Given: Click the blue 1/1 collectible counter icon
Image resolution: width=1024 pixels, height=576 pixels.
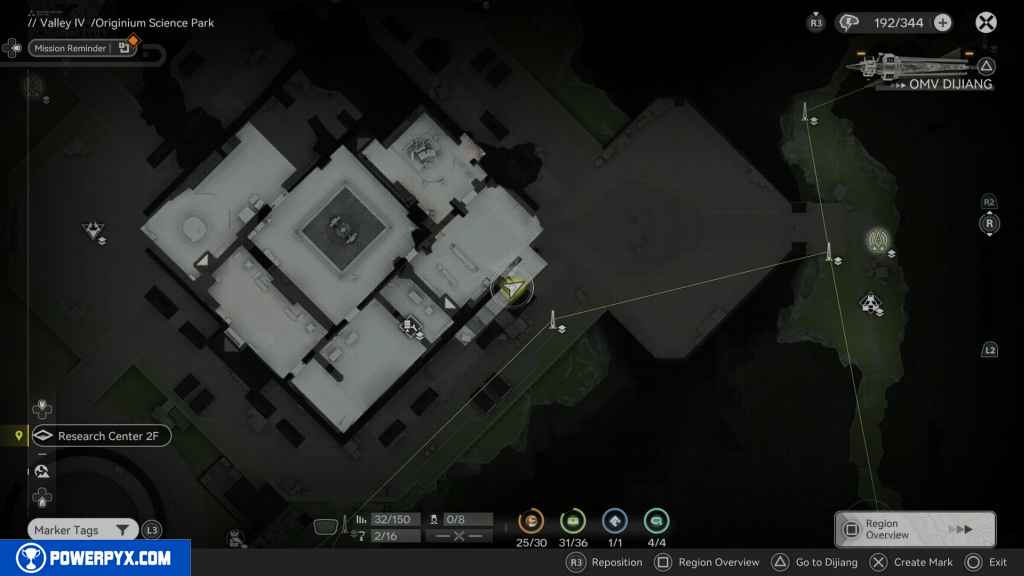Looking at the screenshot, I should coord(615,521).
